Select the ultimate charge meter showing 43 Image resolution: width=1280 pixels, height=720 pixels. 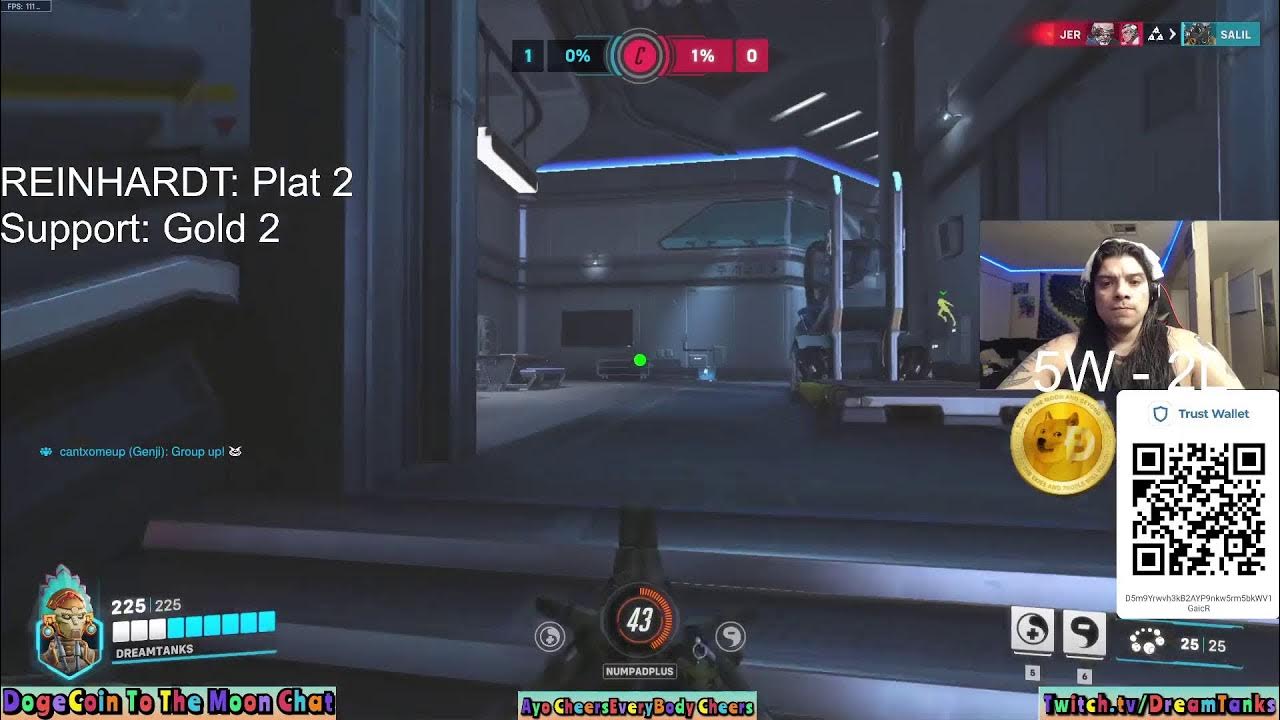[x=640, y=621]
